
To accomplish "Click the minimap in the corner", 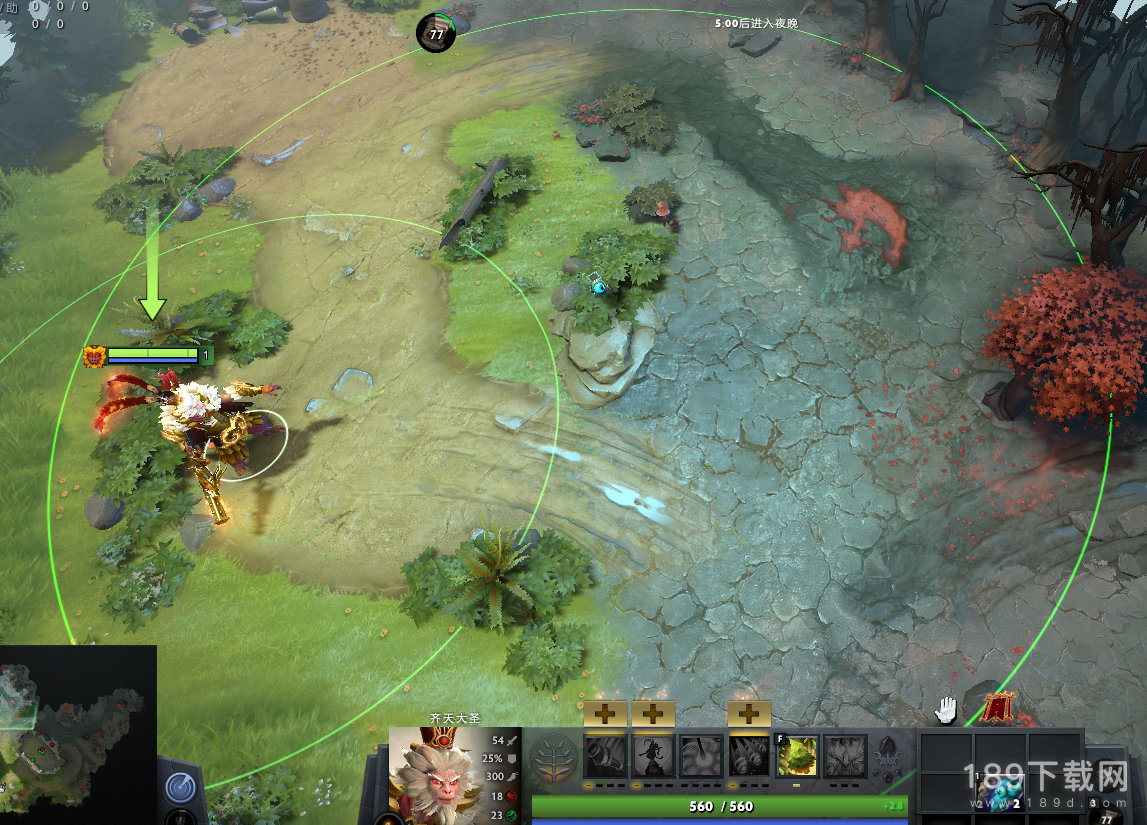I will [78, 734].
